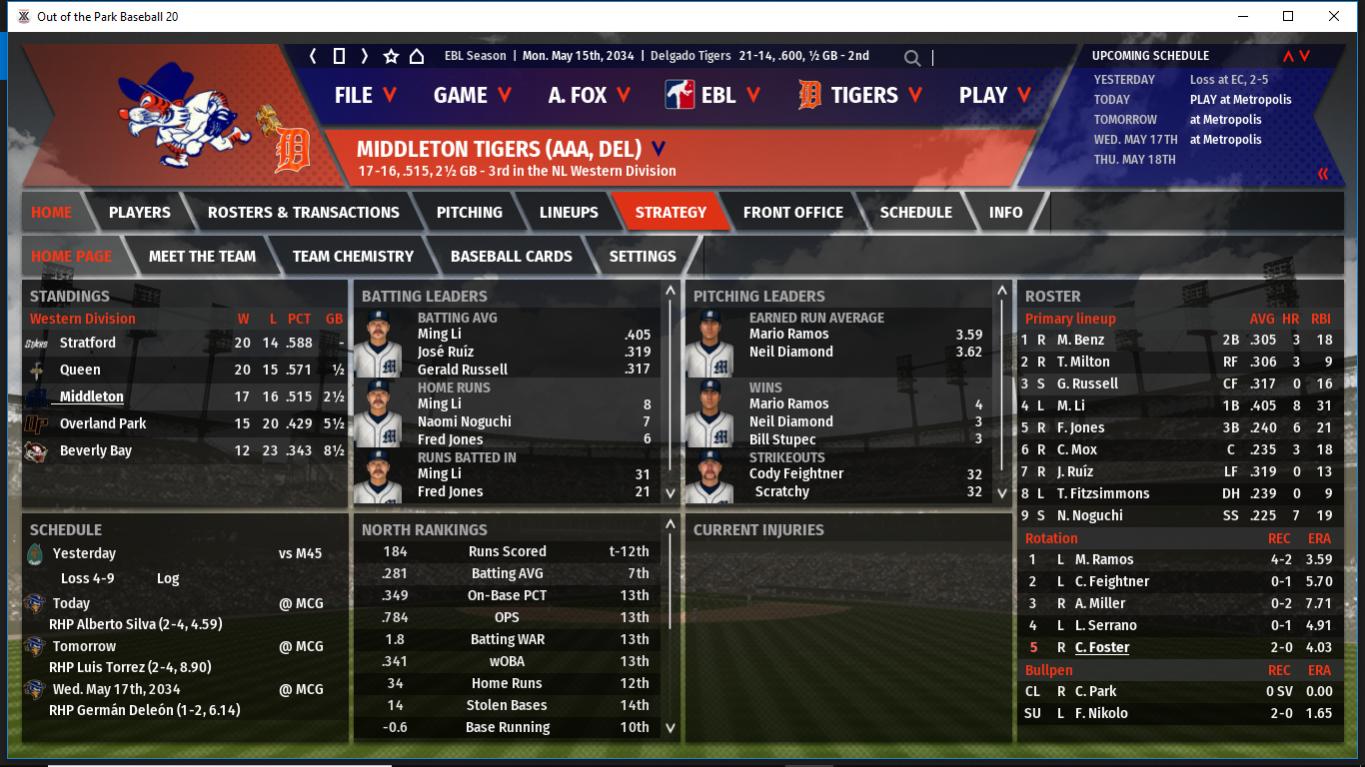The width and height of the screenshot is (1365, 767).
Task: Go to the PITCHING tab
Action: (x=469, y=212)
